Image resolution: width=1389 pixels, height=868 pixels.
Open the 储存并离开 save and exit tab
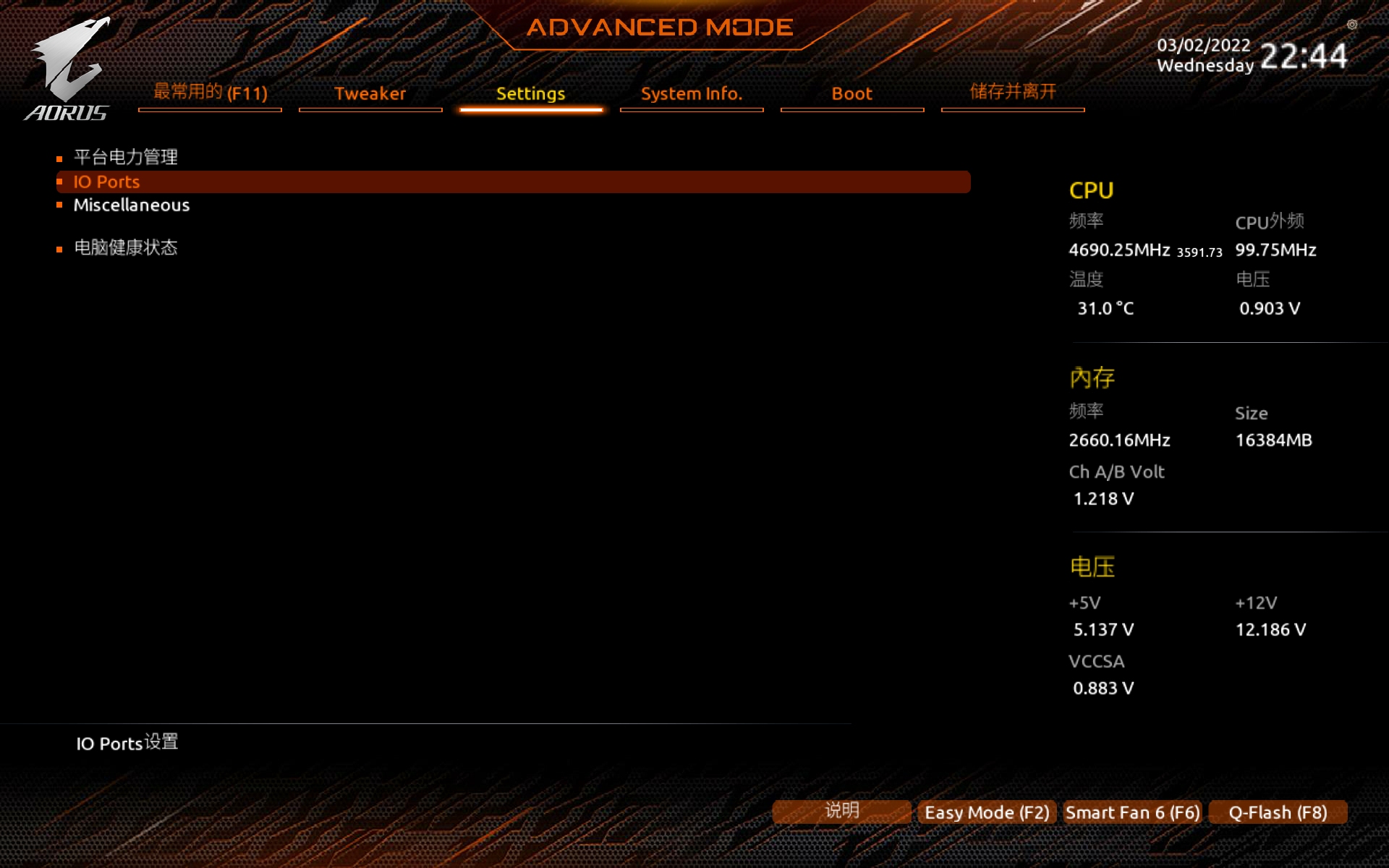(x=1012, y=92)
